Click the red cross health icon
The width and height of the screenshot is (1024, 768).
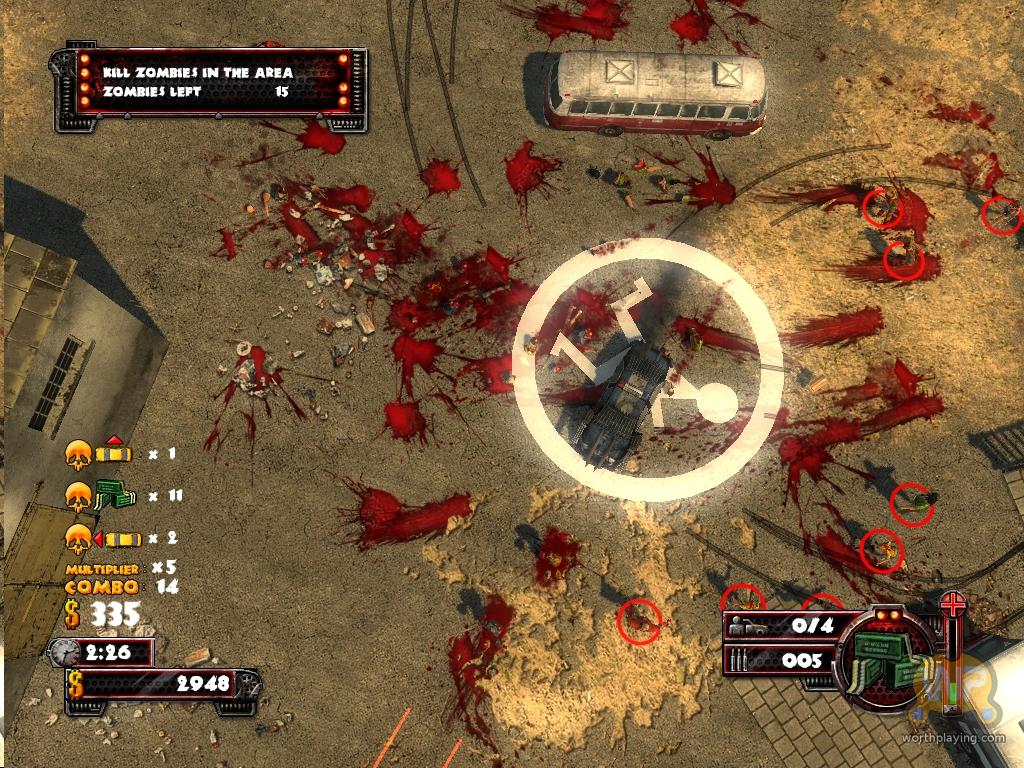[953, 604]
